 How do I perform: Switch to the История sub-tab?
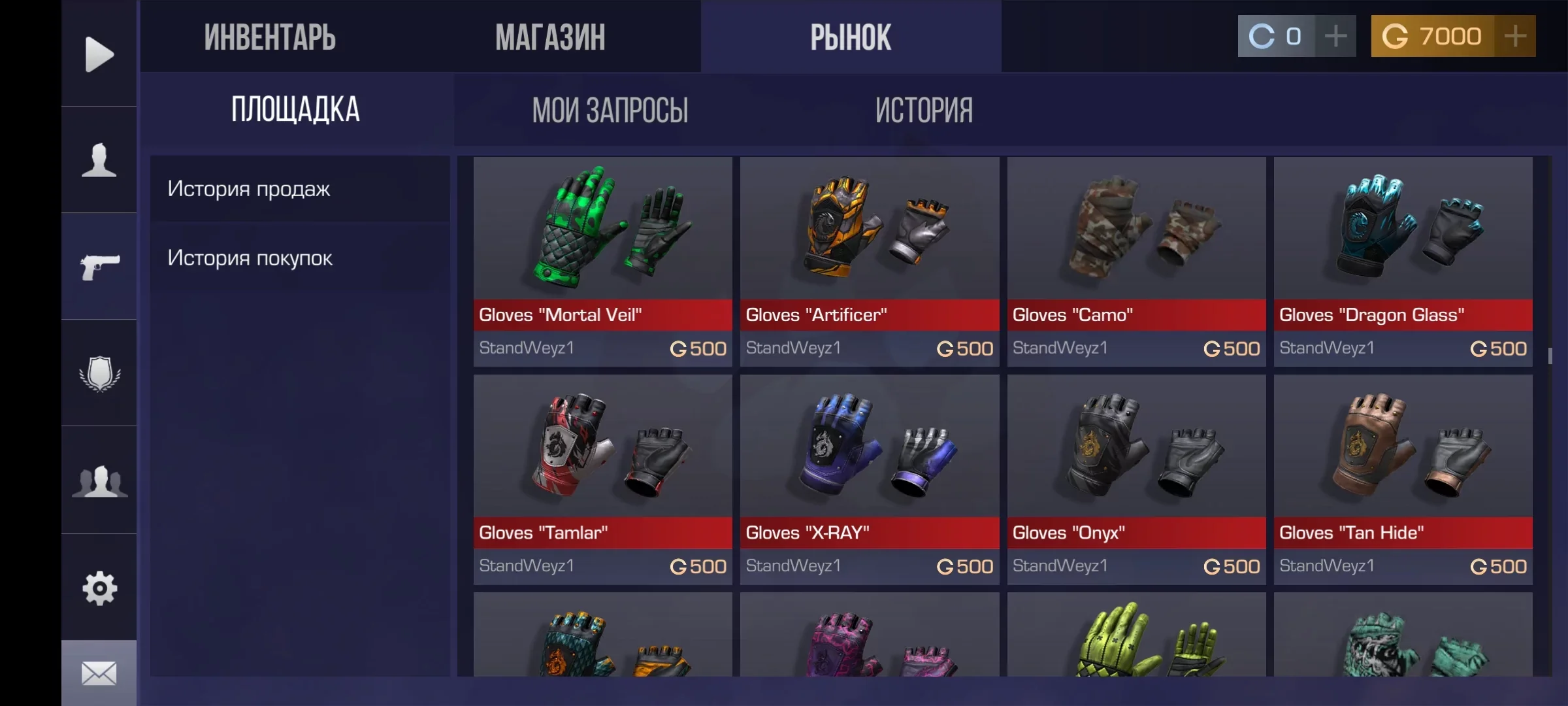pyautogui.click(x=924, y=110)
